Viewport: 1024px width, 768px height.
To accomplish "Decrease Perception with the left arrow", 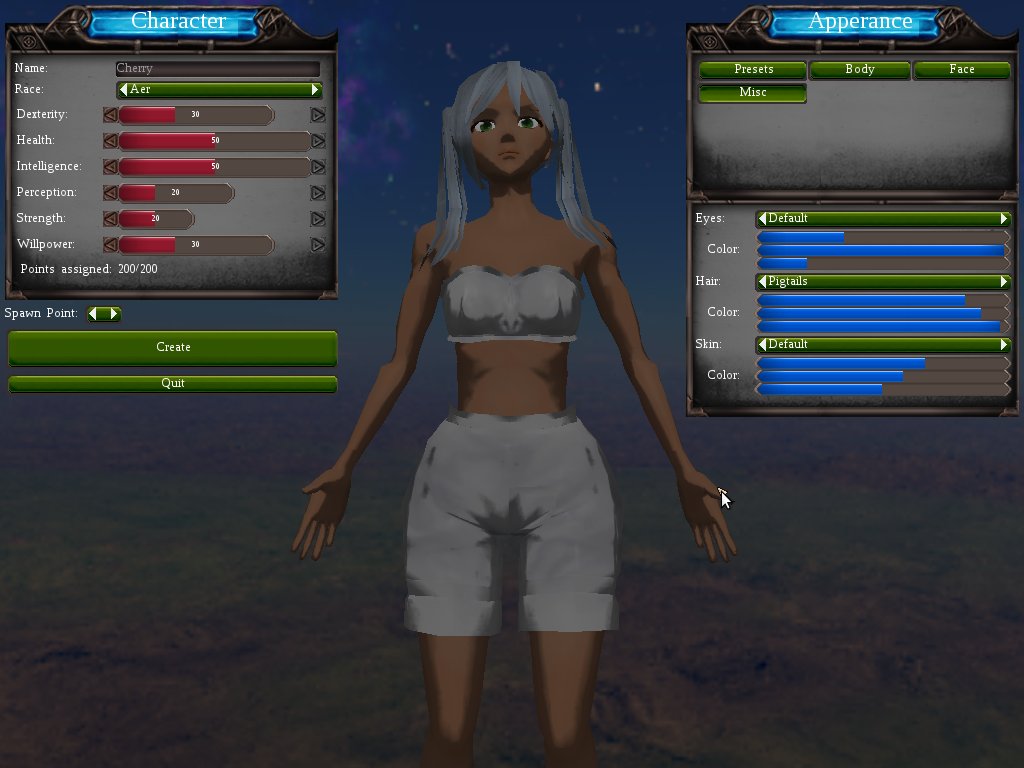I will (110, 193).
